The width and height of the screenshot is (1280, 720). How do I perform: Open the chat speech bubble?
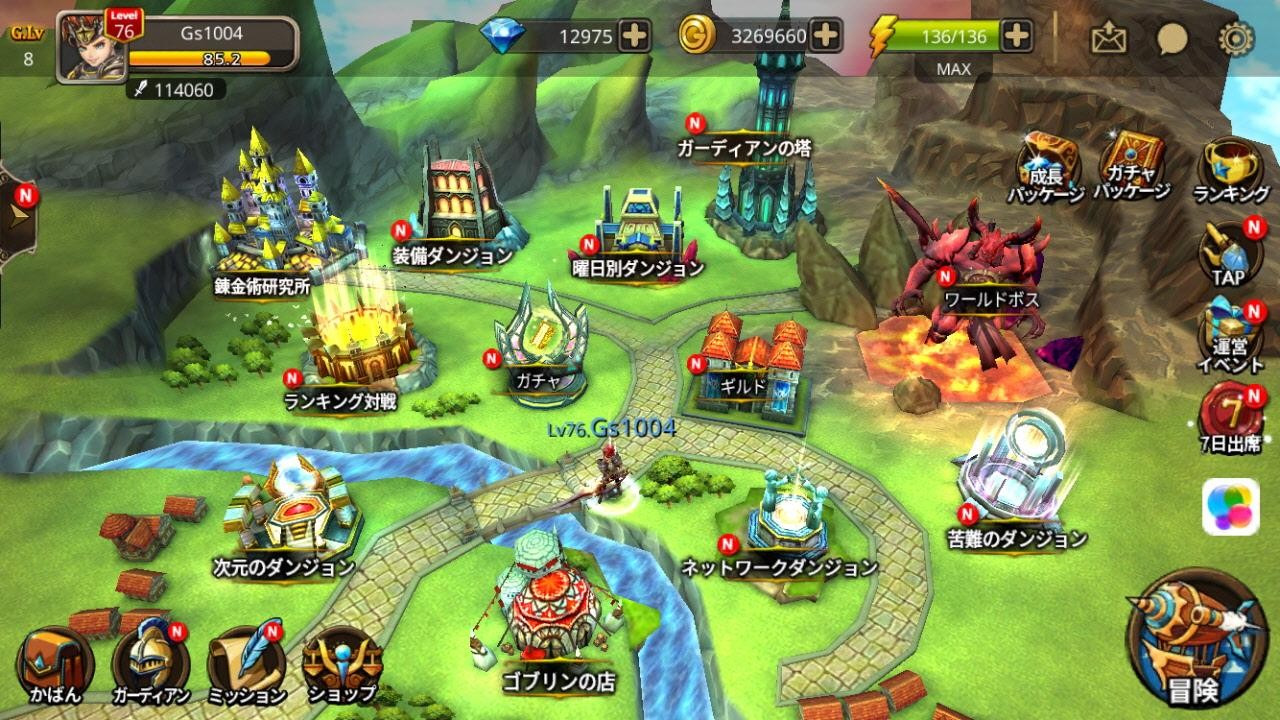coord(1171,38)
